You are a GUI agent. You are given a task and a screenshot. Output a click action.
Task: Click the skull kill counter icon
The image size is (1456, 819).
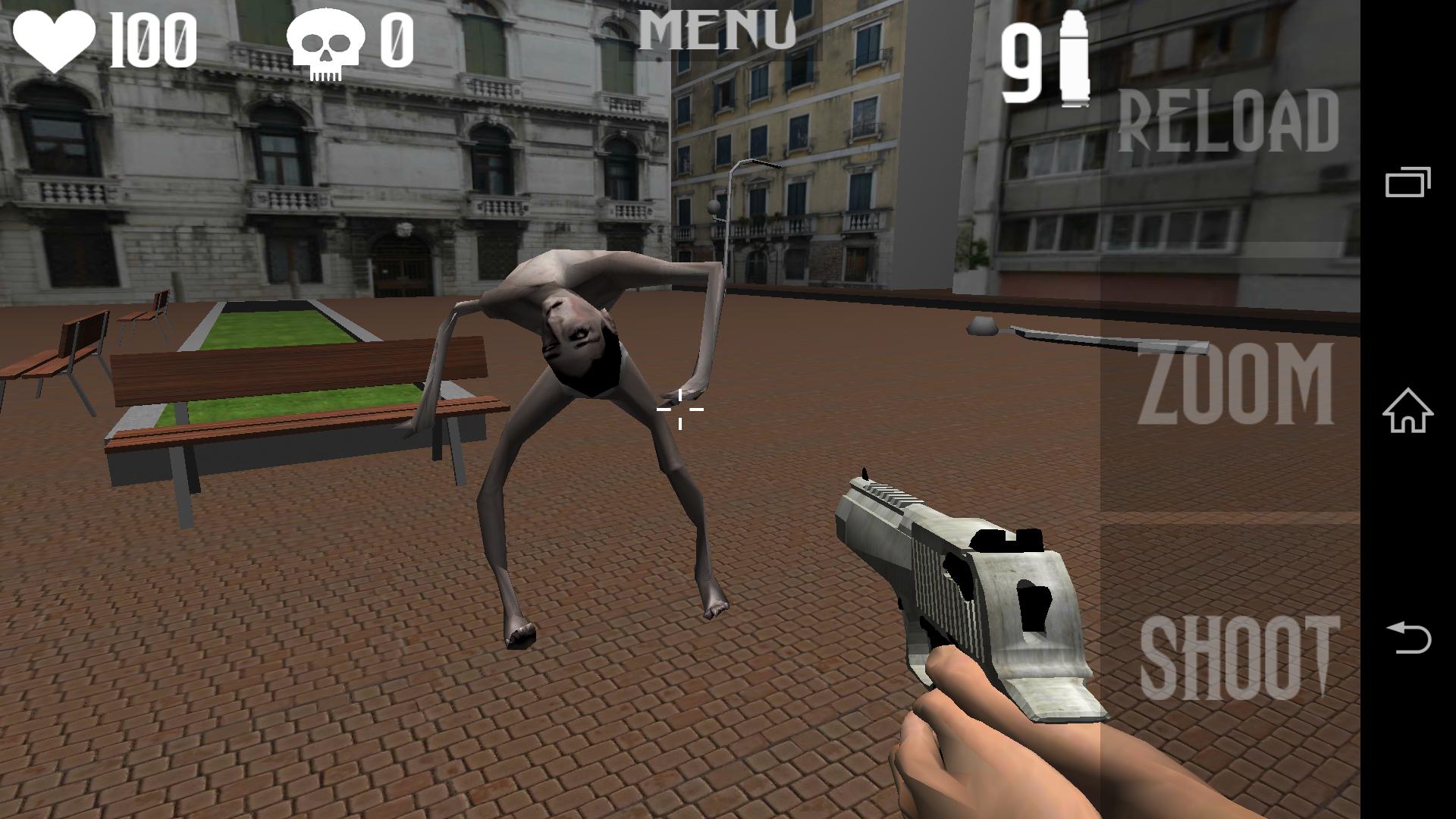click(x=326, y=42)
